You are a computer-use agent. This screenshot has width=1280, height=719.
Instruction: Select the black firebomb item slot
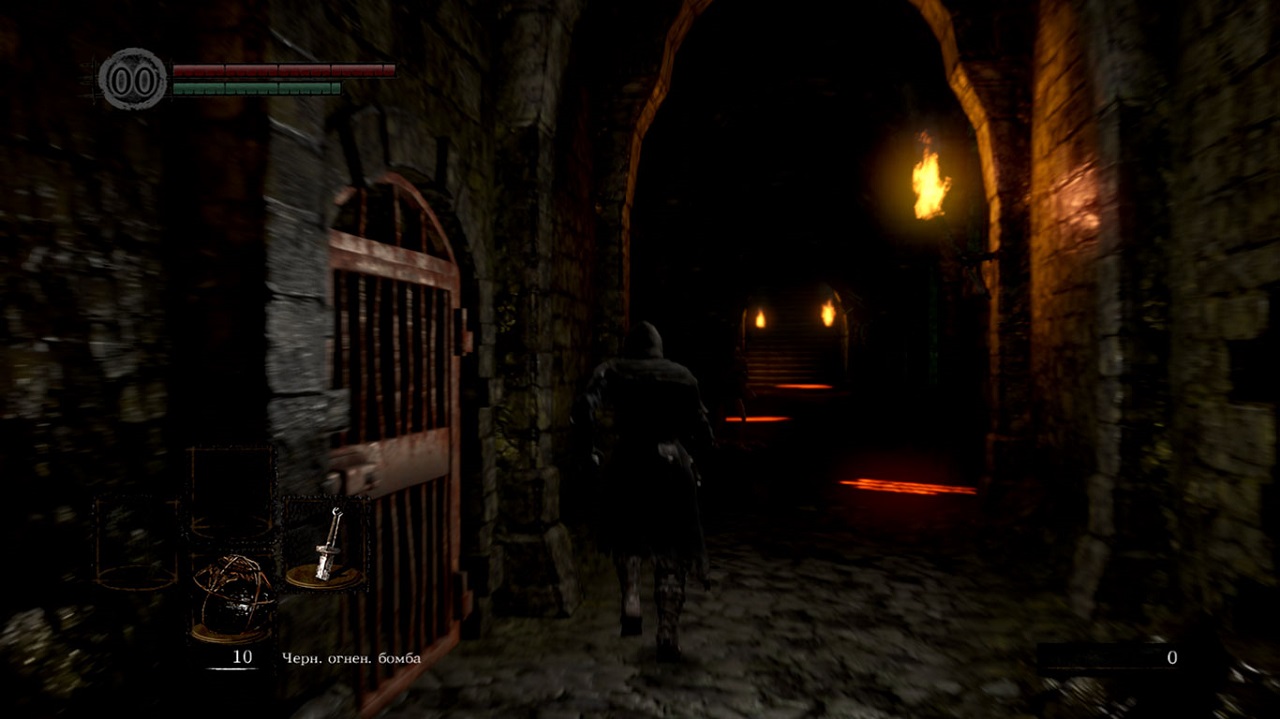tap(231, 597)
